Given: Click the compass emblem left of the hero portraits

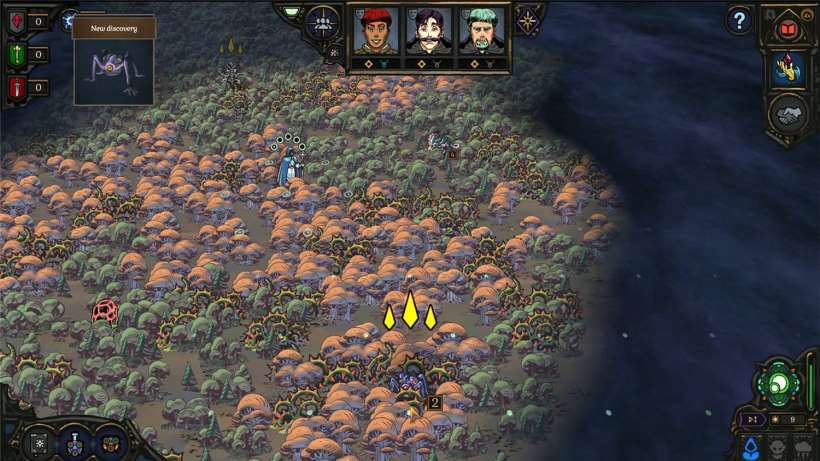Looking at the screenshot, I should click(323, 21).
